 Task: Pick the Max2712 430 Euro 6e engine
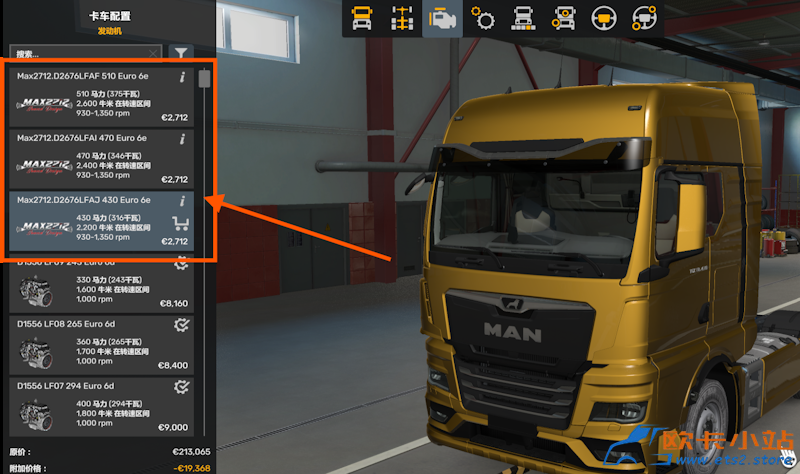pos(100,221)
